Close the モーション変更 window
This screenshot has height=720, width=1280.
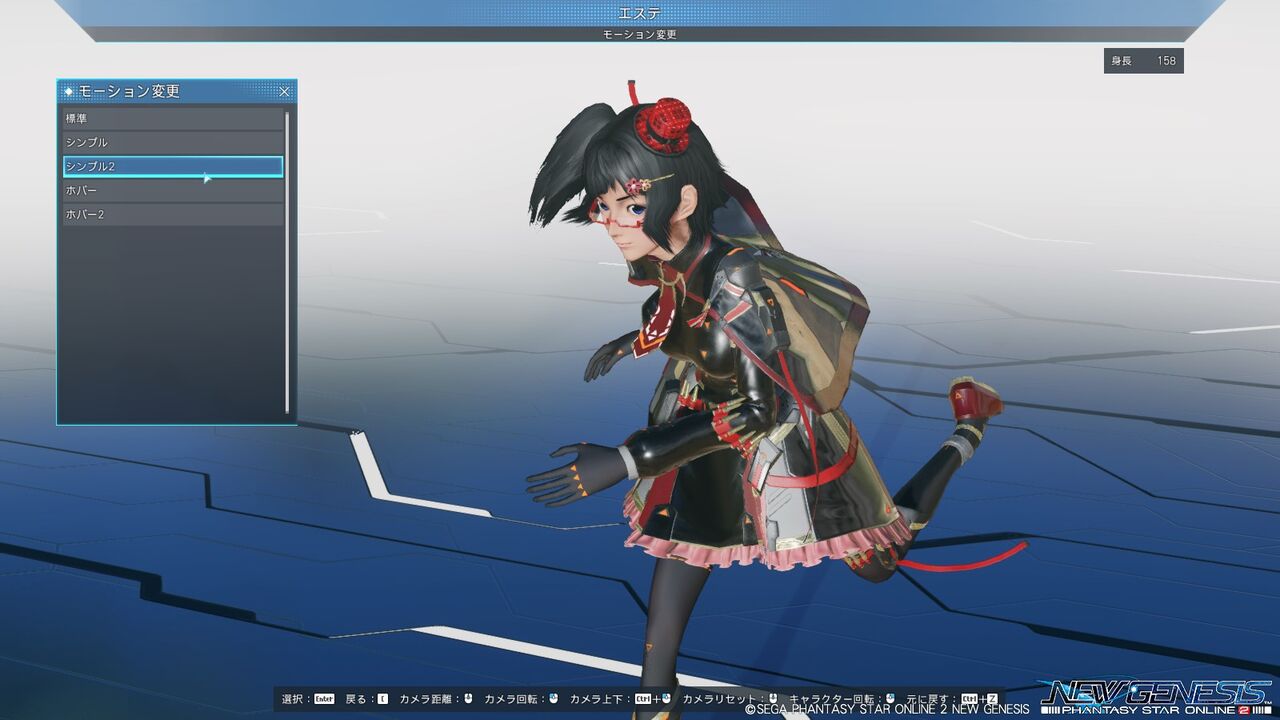[x=285, y=90]
